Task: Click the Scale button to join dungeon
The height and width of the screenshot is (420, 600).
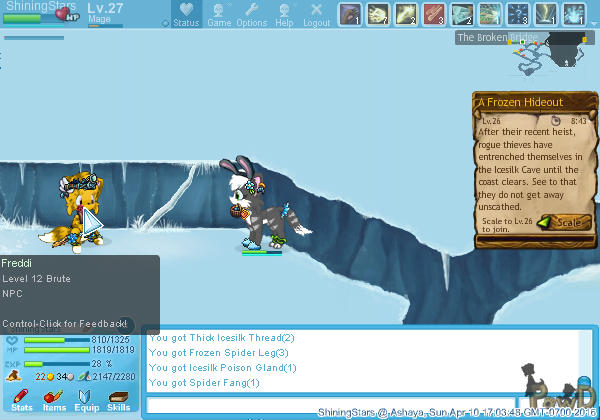Action: click(558, 223)
